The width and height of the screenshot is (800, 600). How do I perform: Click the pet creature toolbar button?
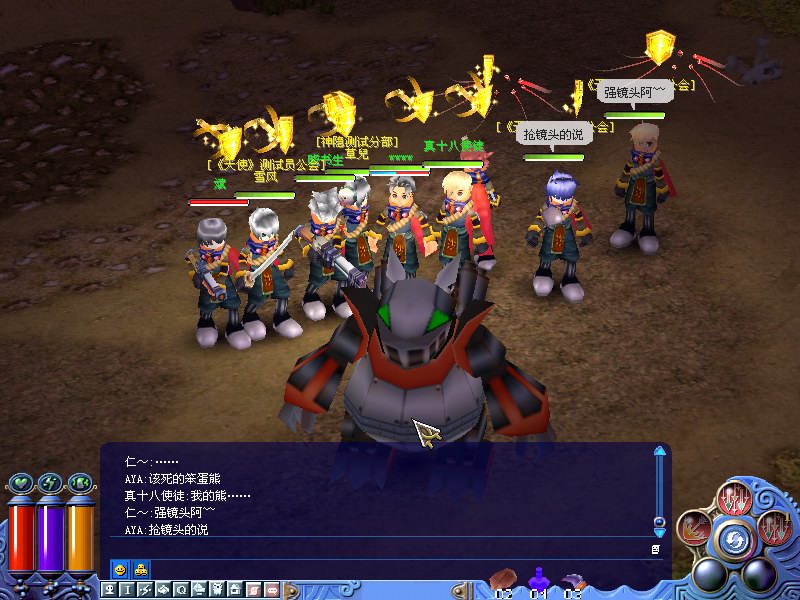click(x=217, y=590)
